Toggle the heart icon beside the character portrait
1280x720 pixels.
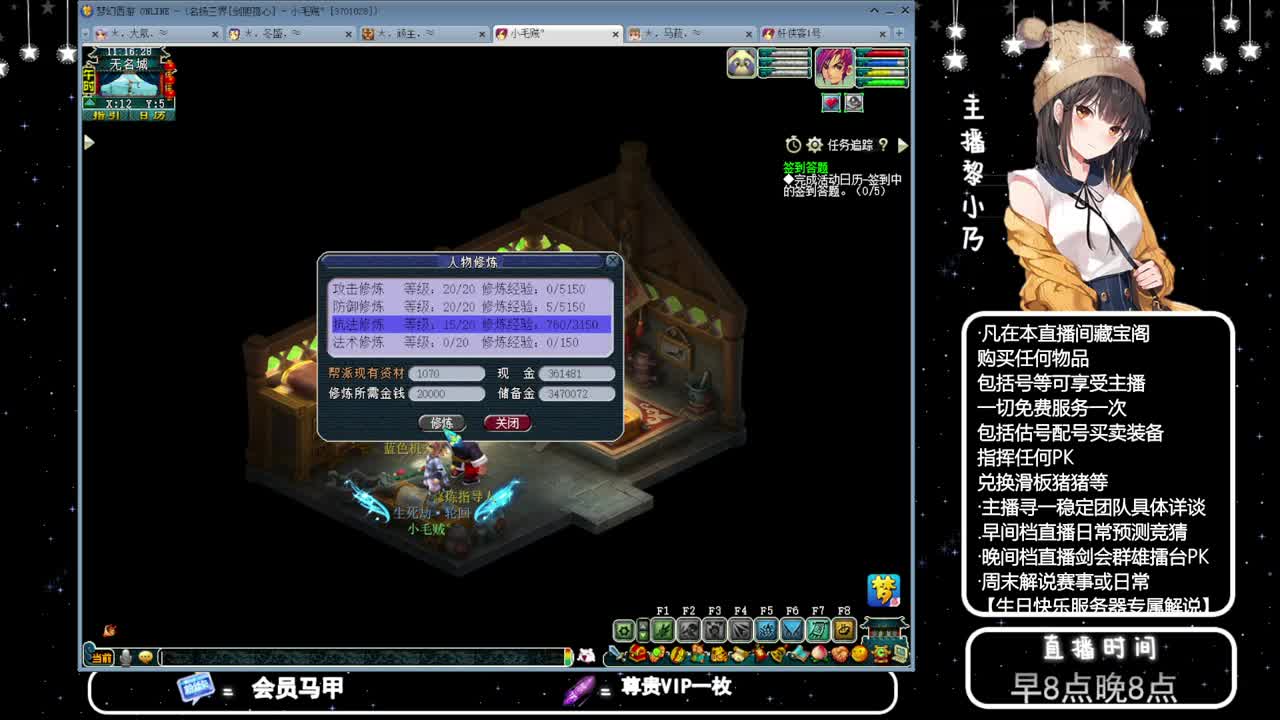[831, 103]
